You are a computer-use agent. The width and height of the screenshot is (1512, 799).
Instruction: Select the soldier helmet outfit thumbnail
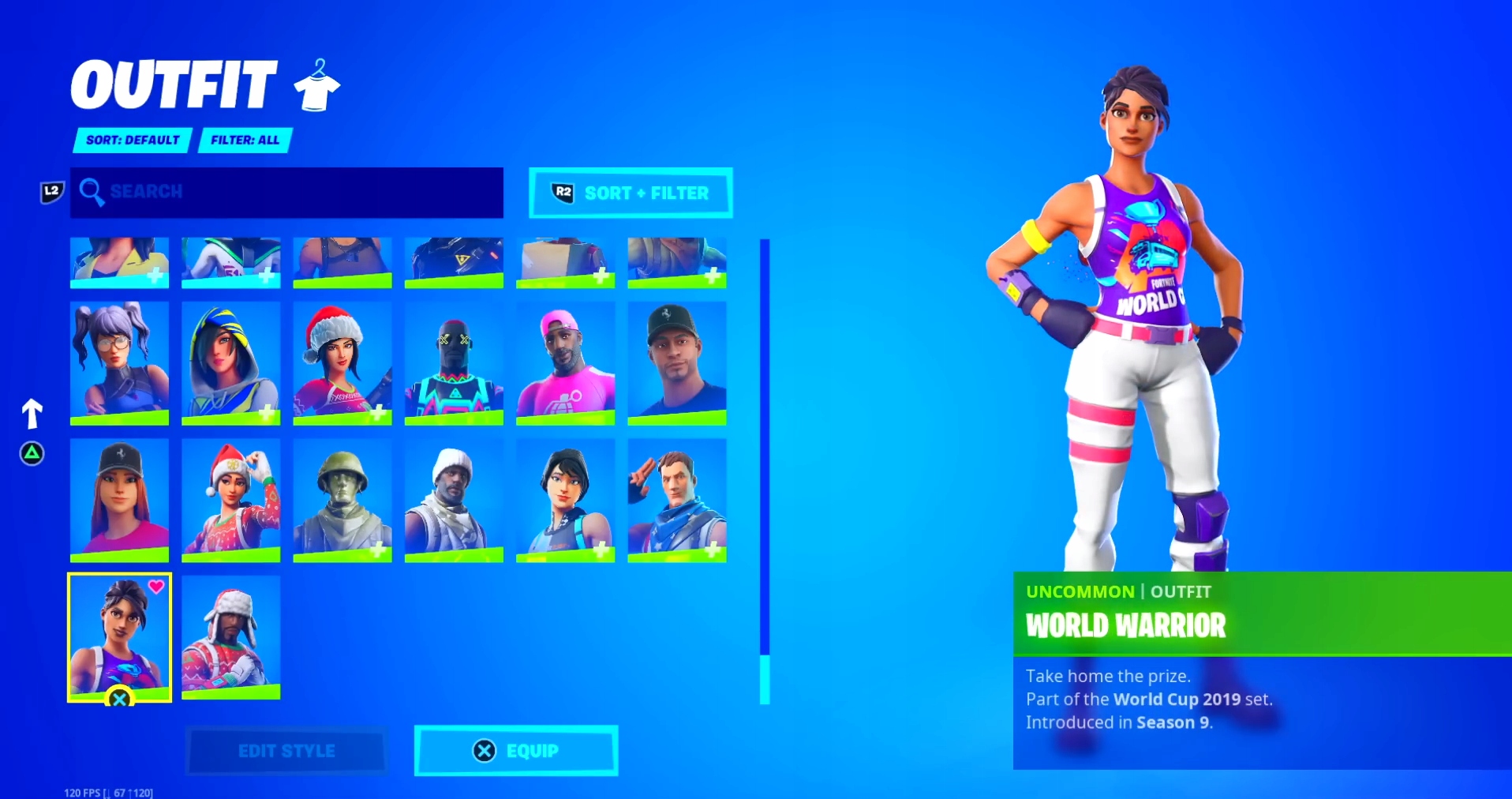pos(342,500)
